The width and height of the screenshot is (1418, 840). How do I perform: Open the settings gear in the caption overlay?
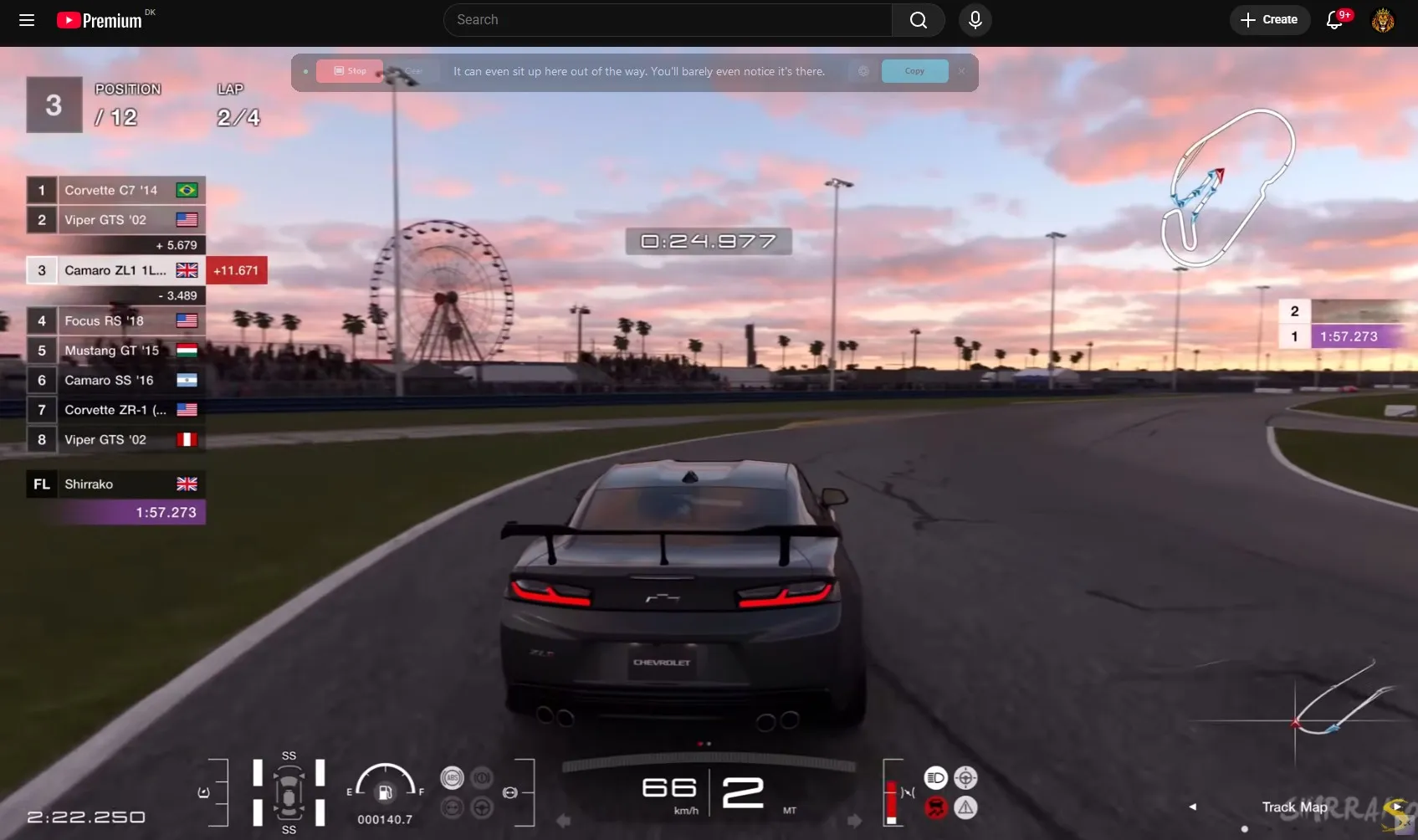pos(863,71)
